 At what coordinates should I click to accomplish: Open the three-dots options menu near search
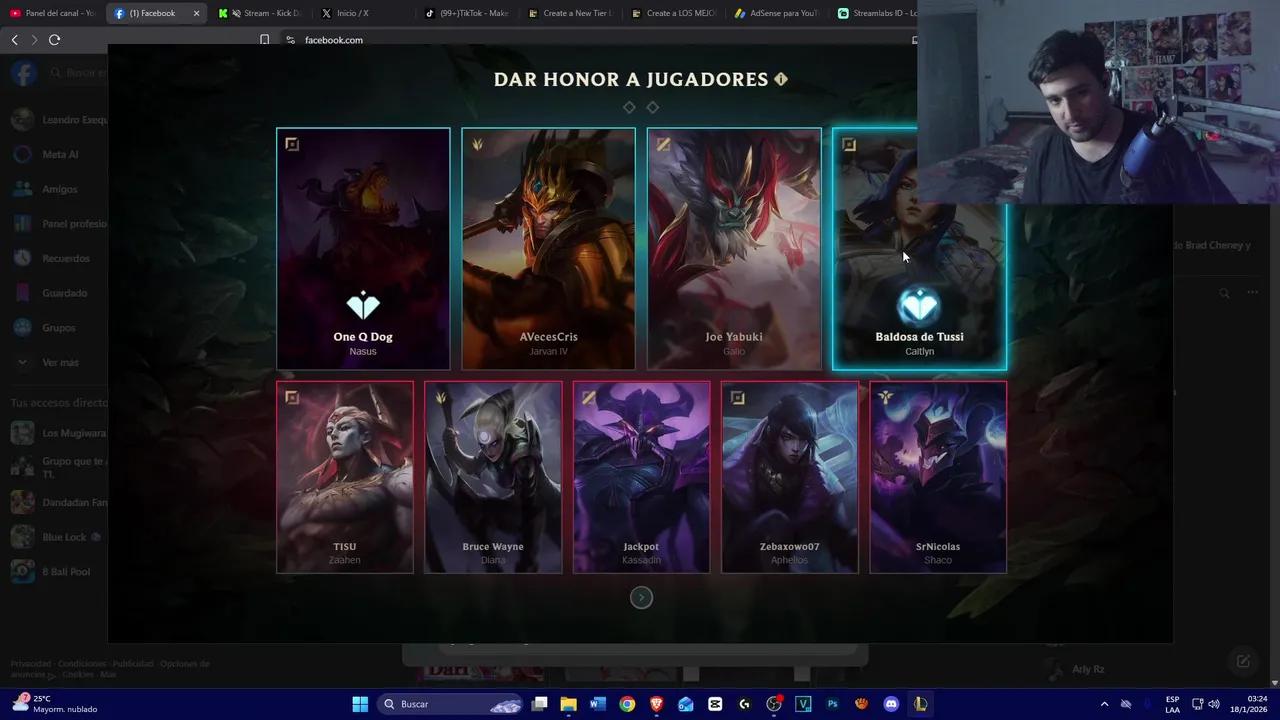tap(1252, 291)
